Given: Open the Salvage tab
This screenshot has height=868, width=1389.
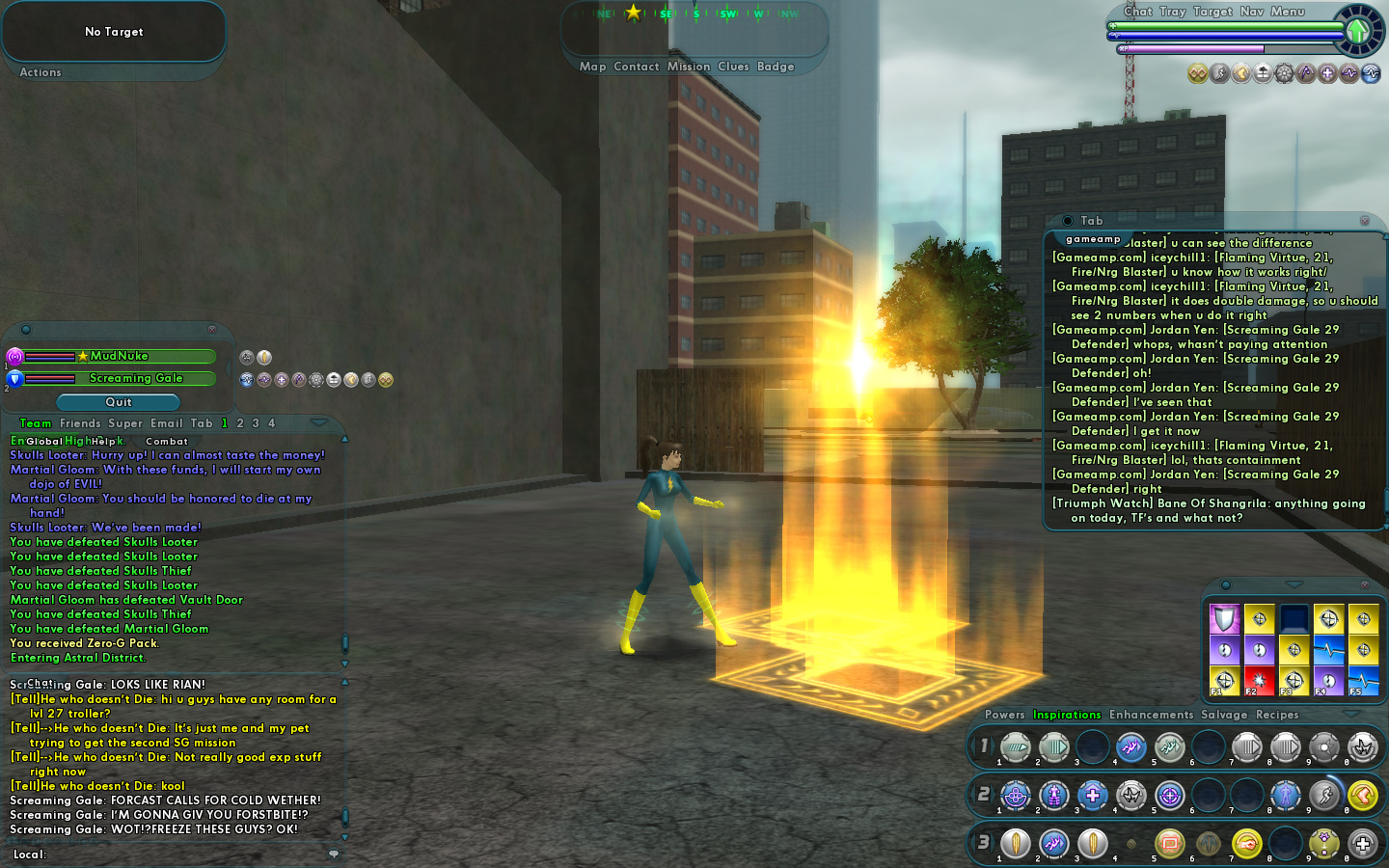Looking at the screenshot, I should click(x=1224, y=715).
